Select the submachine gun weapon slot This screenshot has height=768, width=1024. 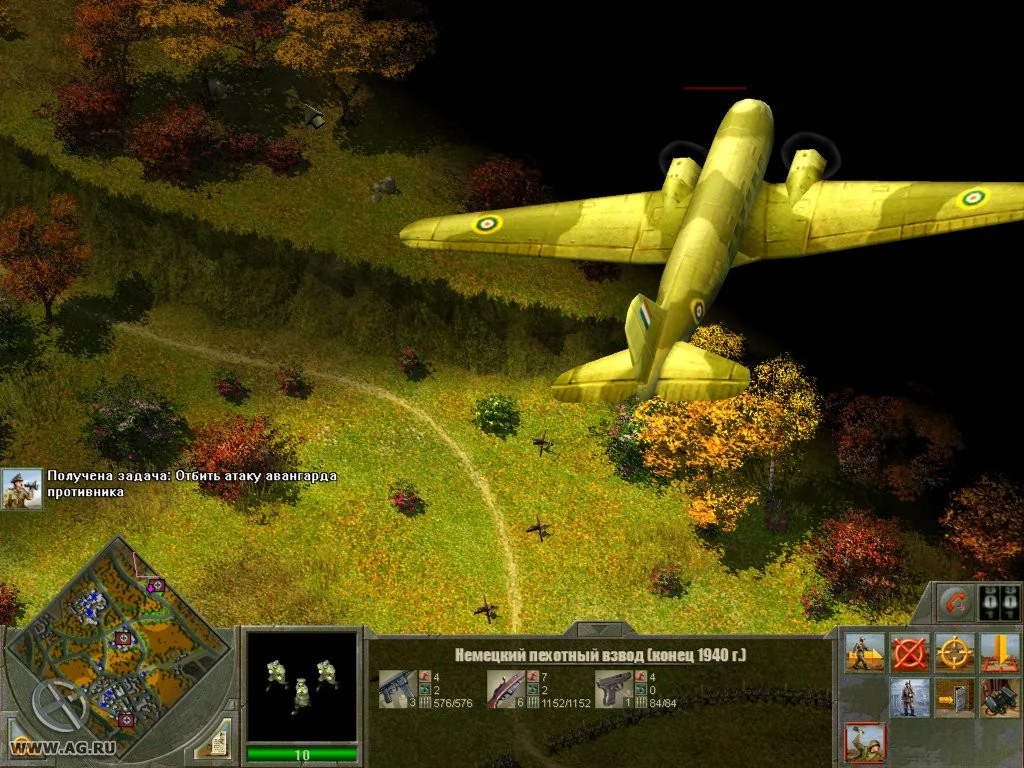click(394, 689)
